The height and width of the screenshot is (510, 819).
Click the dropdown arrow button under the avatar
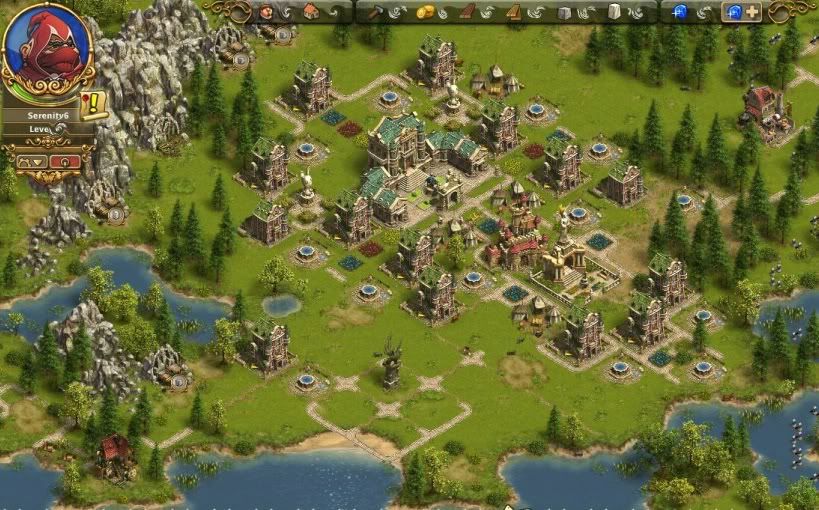(31, 161)
